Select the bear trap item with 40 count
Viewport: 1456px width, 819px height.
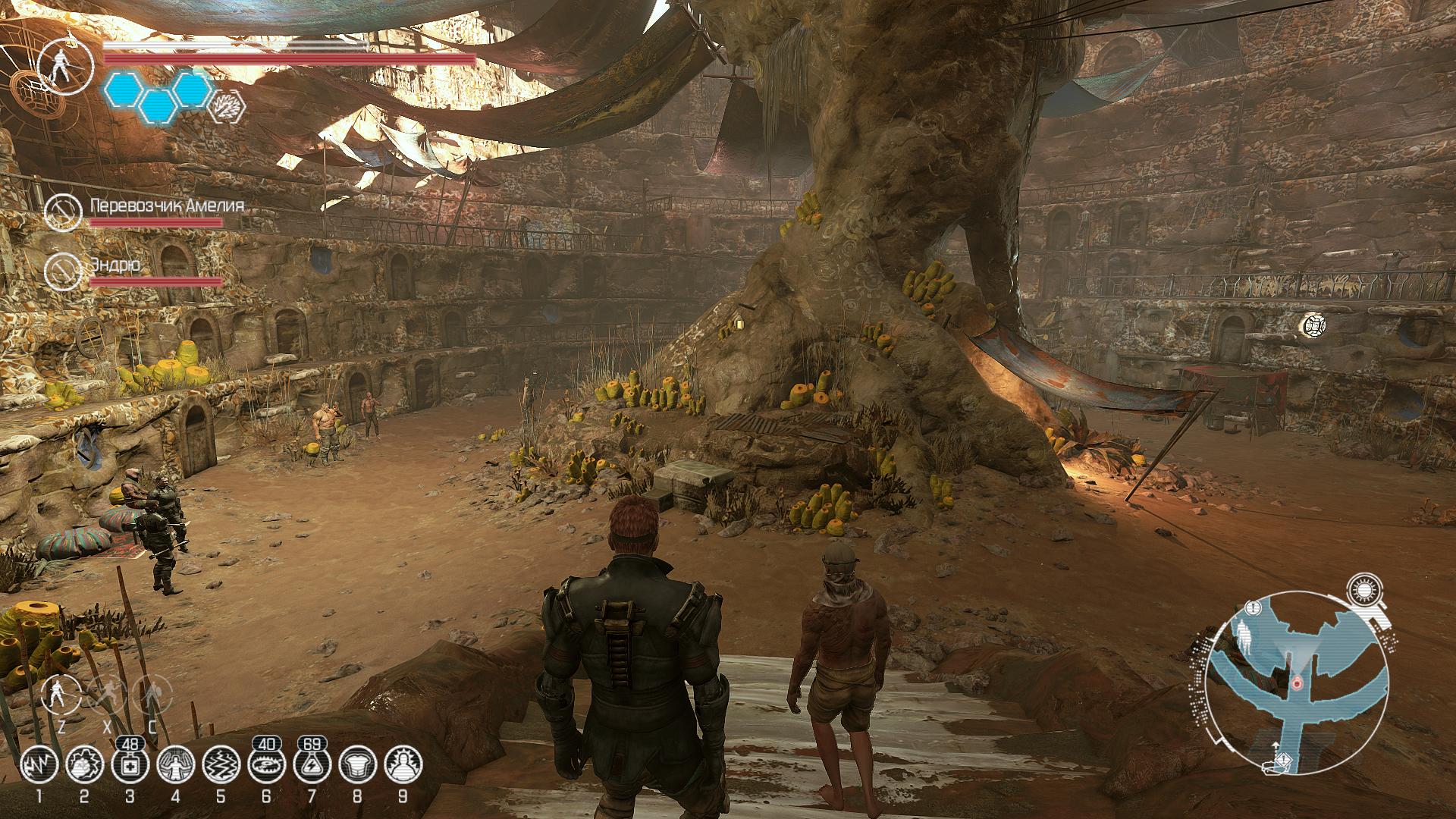pyautogui.click(x=266, y=764)
